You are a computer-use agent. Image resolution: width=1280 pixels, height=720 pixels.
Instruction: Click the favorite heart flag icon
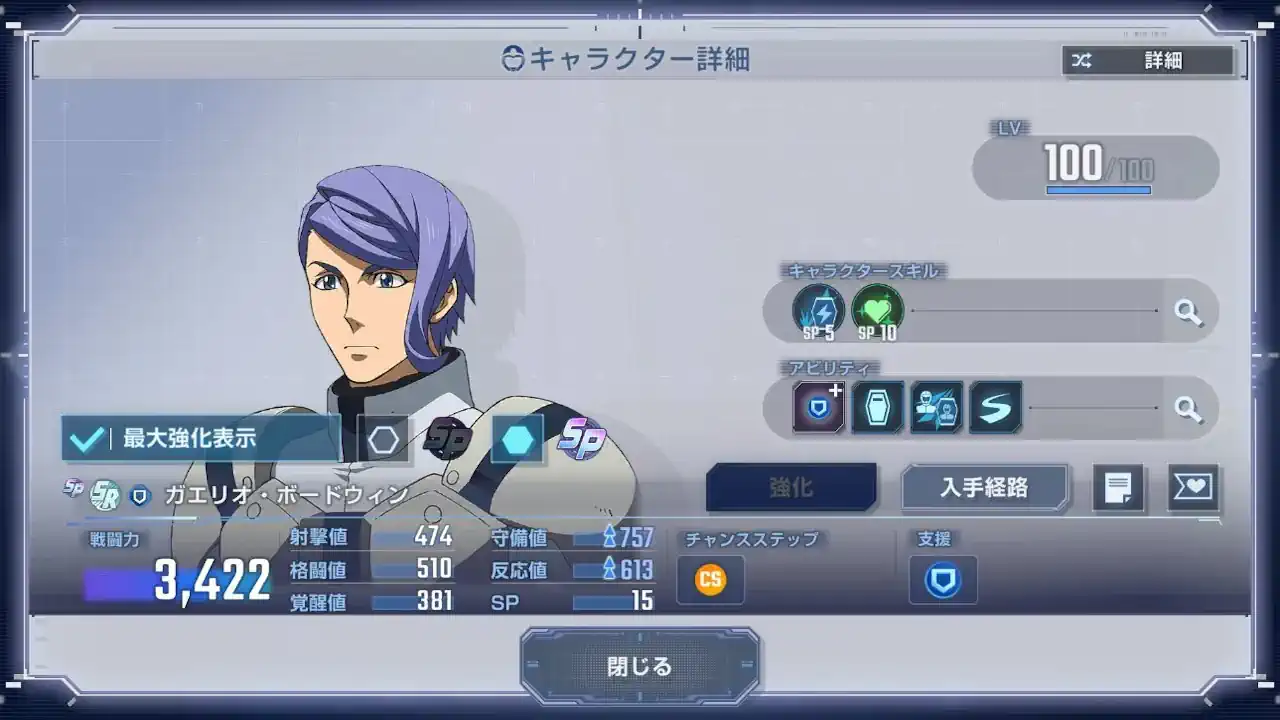(1193, 488)
